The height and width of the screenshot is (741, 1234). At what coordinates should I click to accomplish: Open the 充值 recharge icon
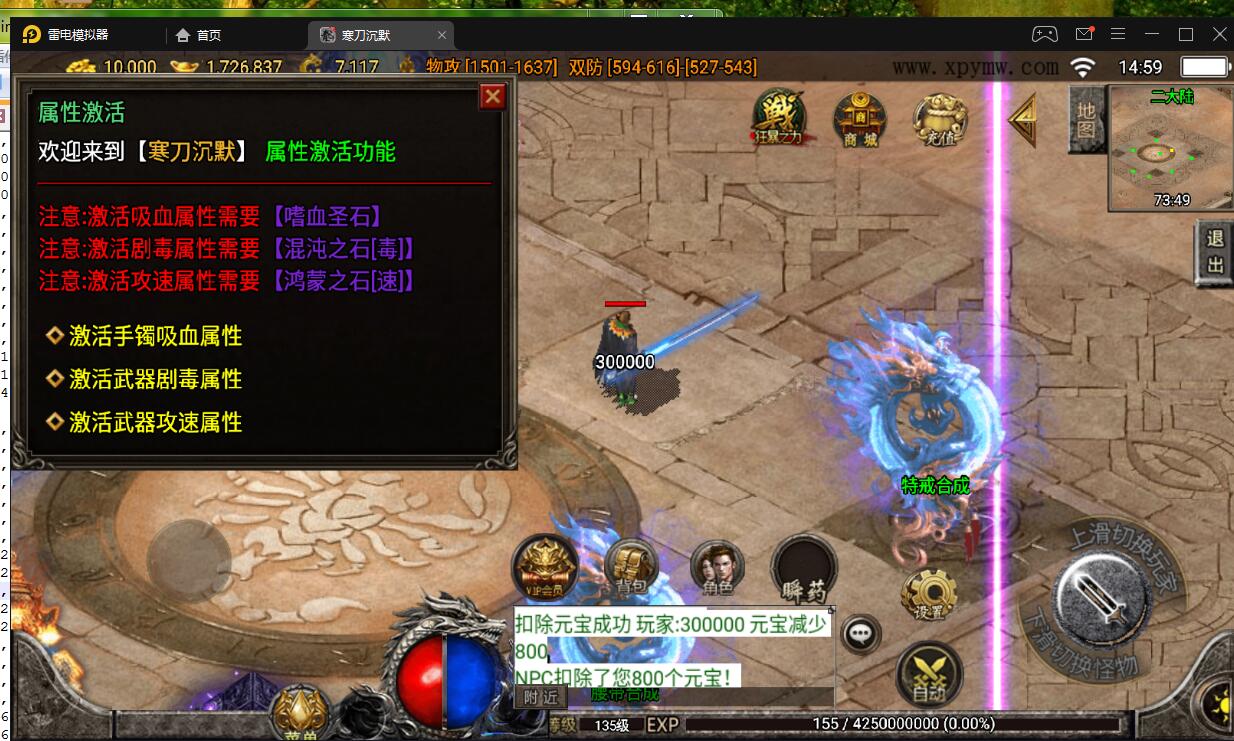coord(939,119)
